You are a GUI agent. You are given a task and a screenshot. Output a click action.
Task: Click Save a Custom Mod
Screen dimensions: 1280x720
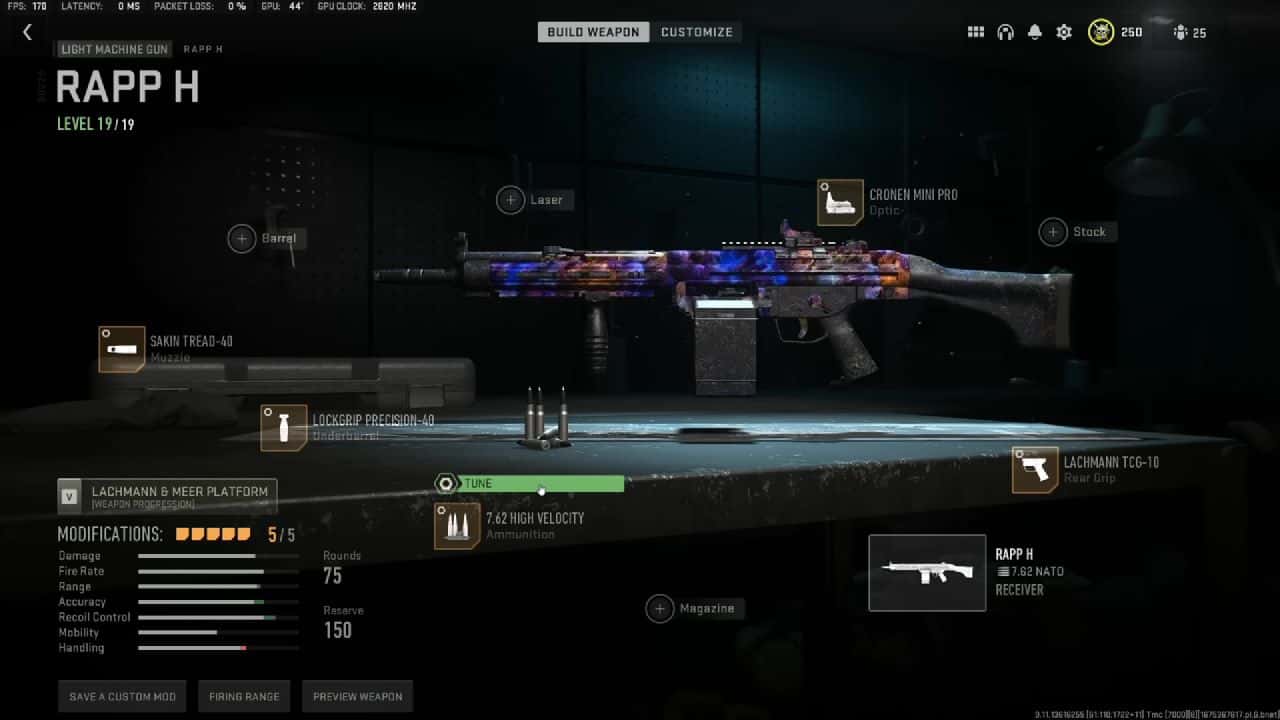coord(121,696)
